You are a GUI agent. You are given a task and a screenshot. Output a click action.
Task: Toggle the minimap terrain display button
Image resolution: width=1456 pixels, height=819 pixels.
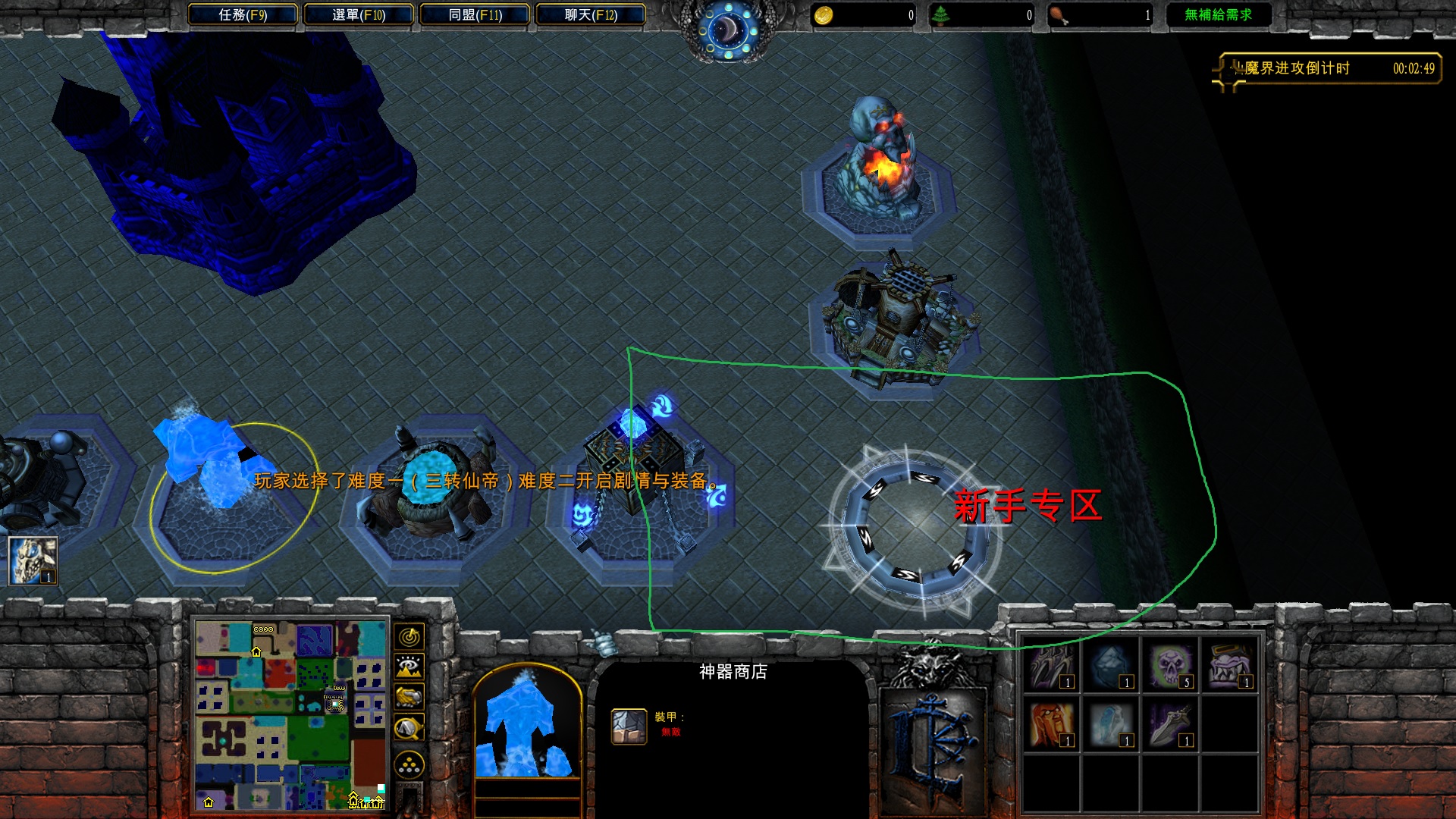tap(409, 667)
